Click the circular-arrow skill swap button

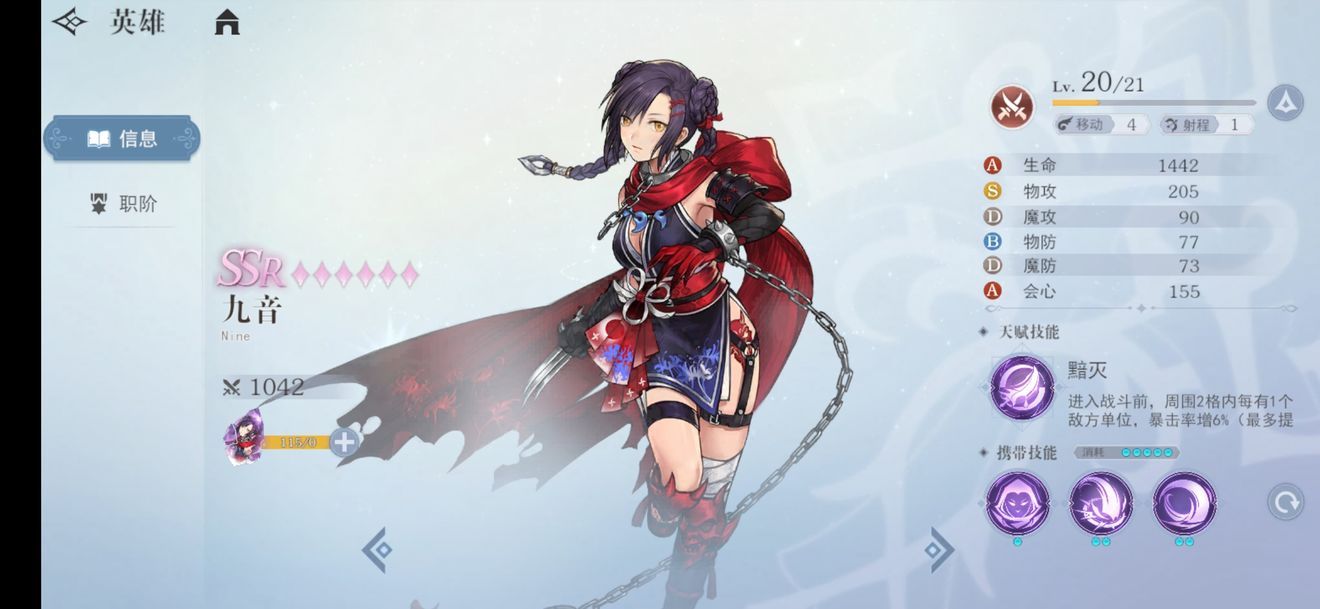pos(1285,501)
